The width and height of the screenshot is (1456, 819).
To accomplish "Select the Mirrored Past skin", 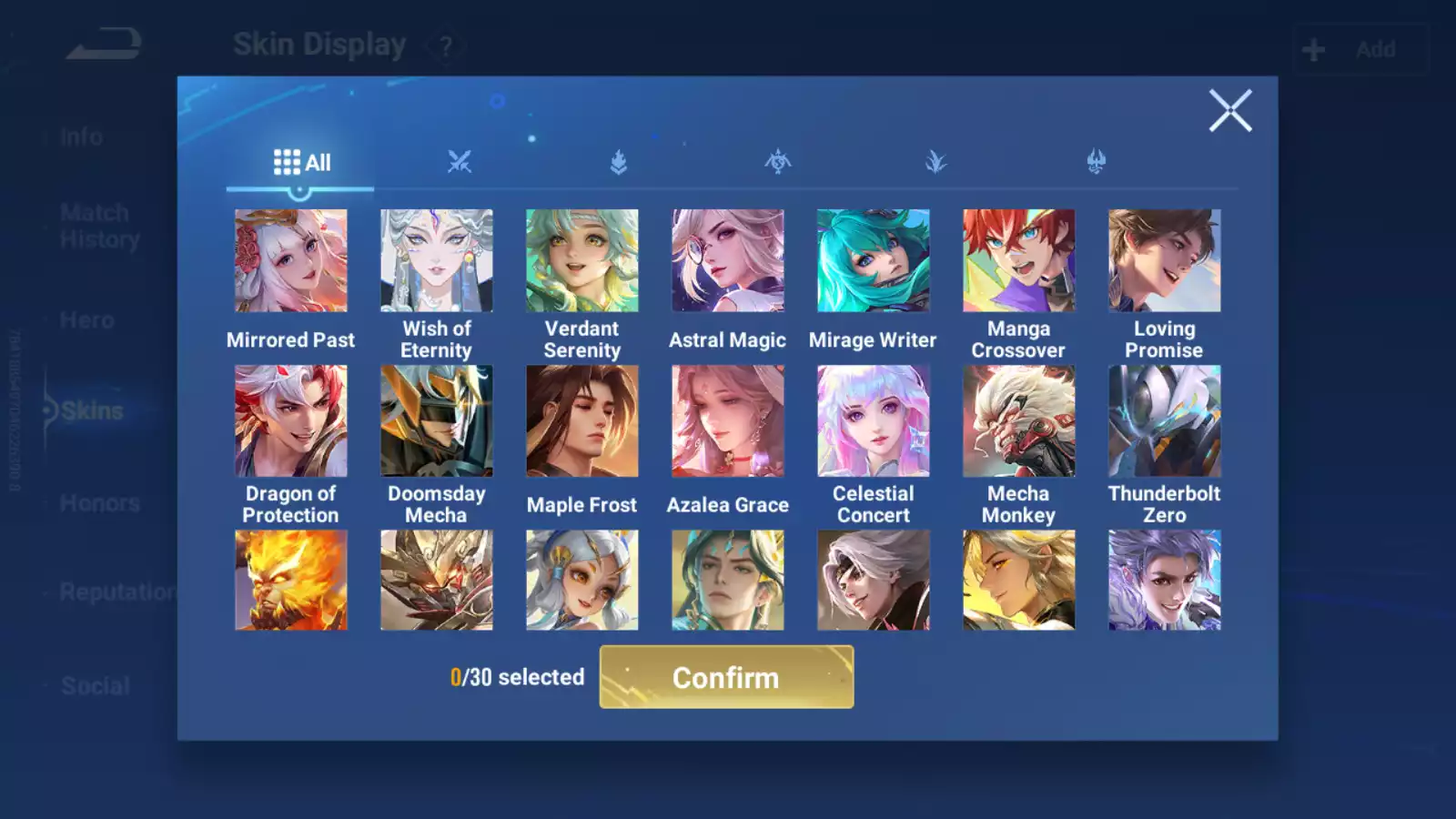I will pos(290,261).
